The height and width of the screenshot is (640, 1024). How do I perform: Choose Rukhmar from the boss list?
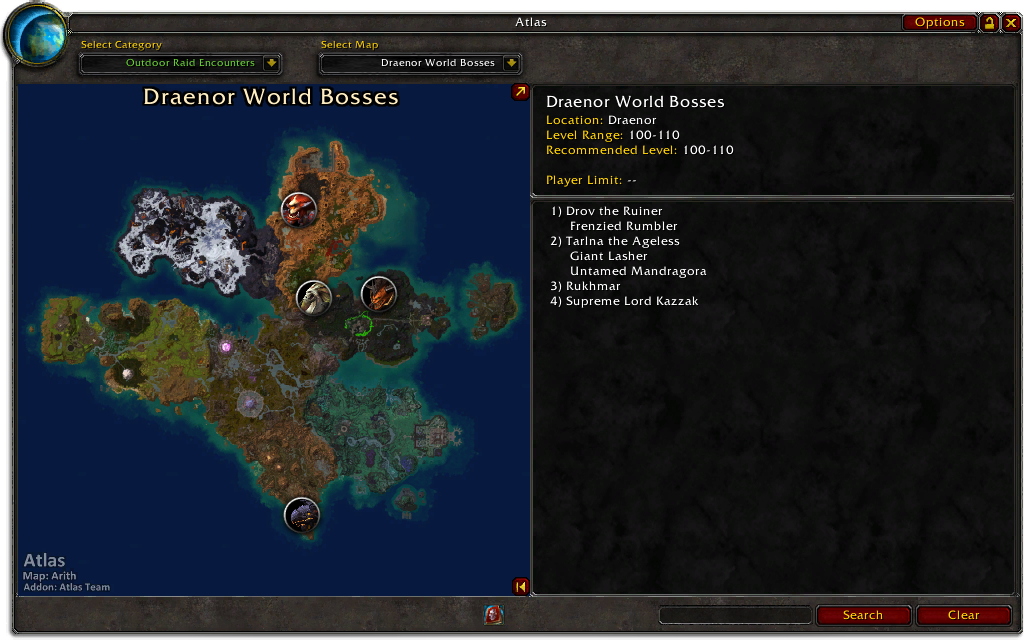click(x=593, y=286)
